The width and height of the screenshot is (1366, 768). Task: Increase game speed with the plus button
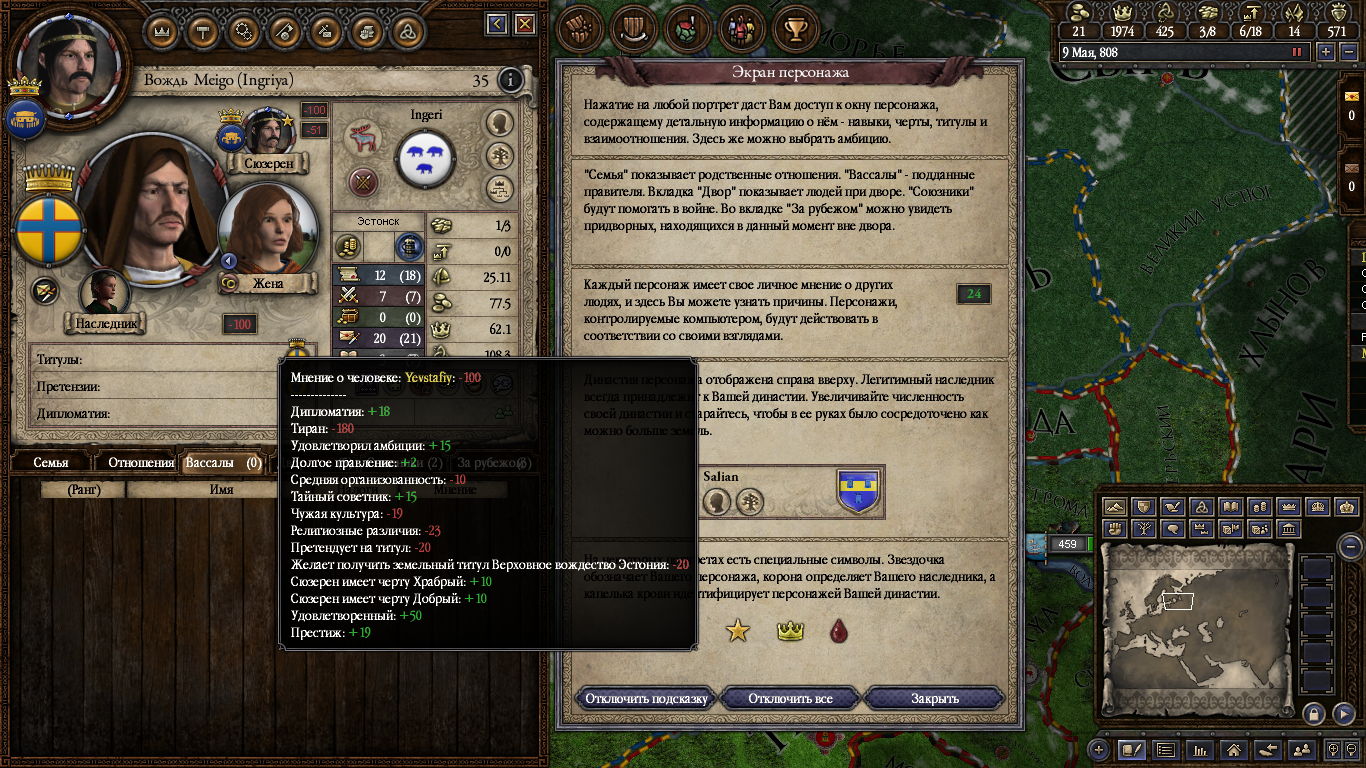click(1326, 52)
